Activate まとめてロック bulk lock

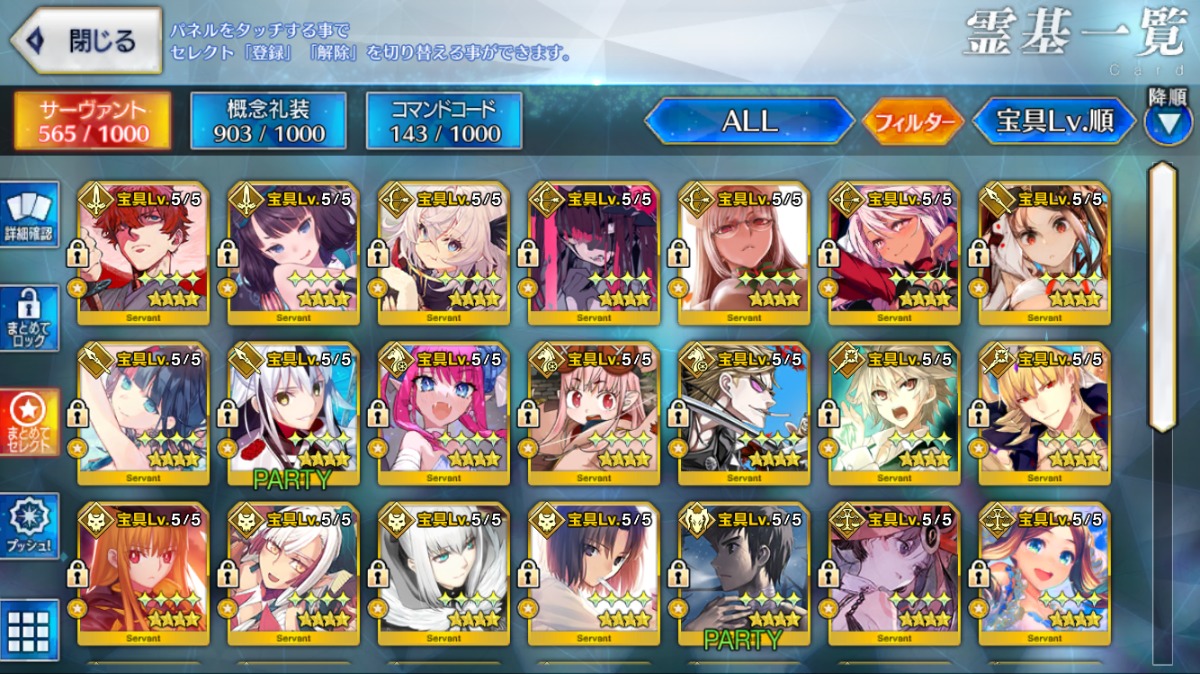(30, 319)
